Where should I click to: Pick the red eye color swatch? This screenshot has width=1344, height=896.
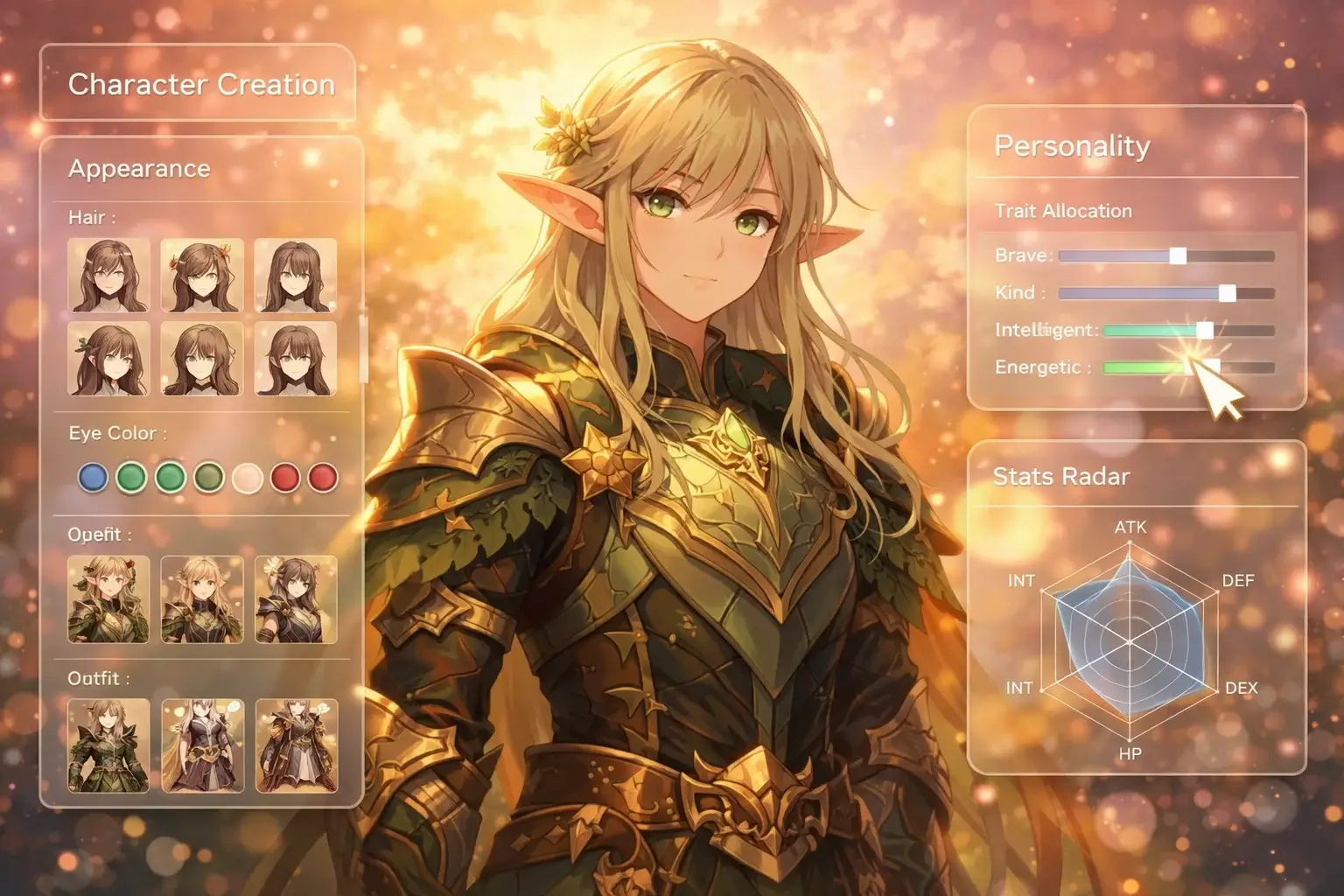tap(285, 478)
